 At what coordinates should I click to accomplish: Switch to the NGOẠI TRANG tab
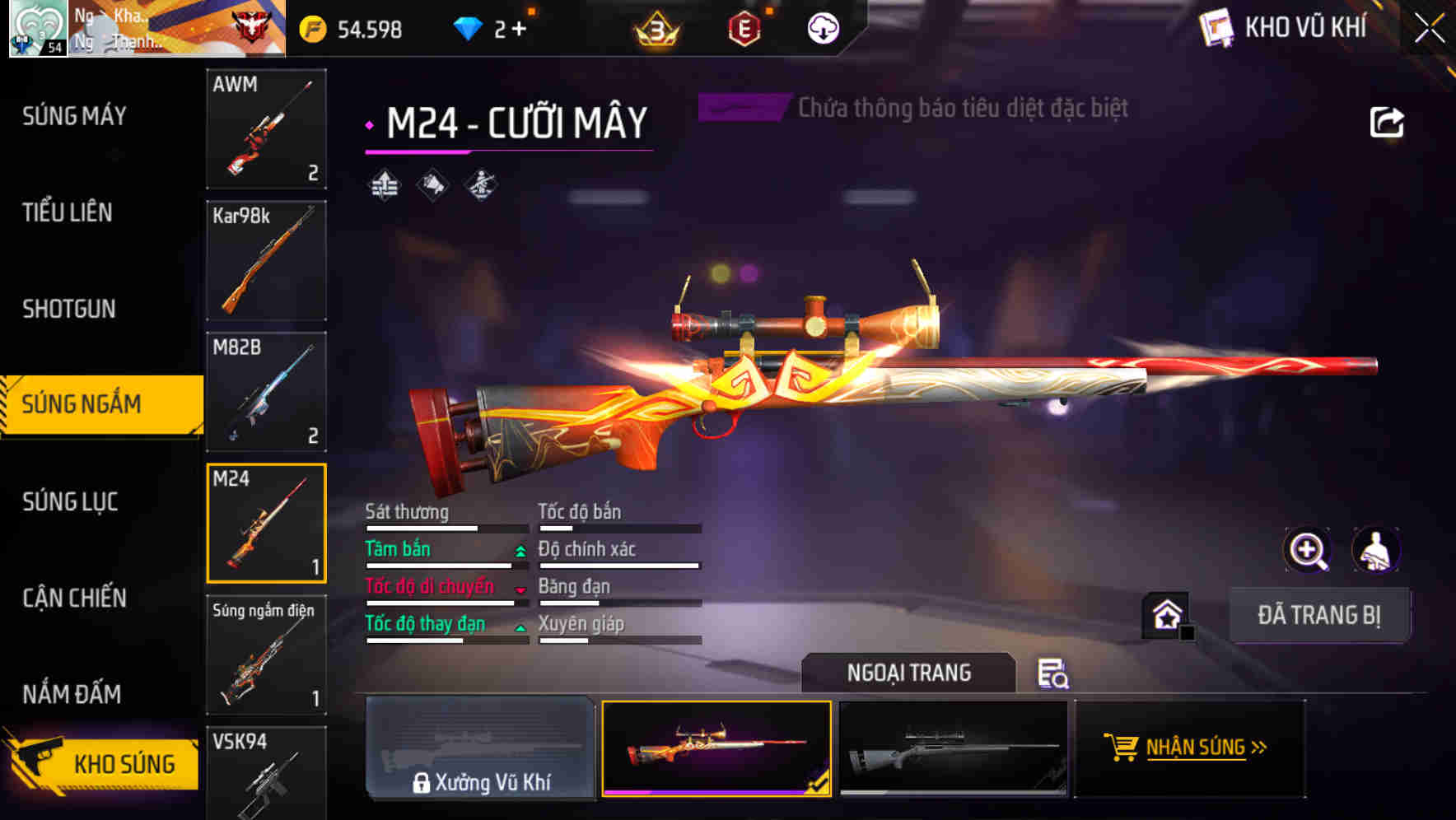pos(909,672)
